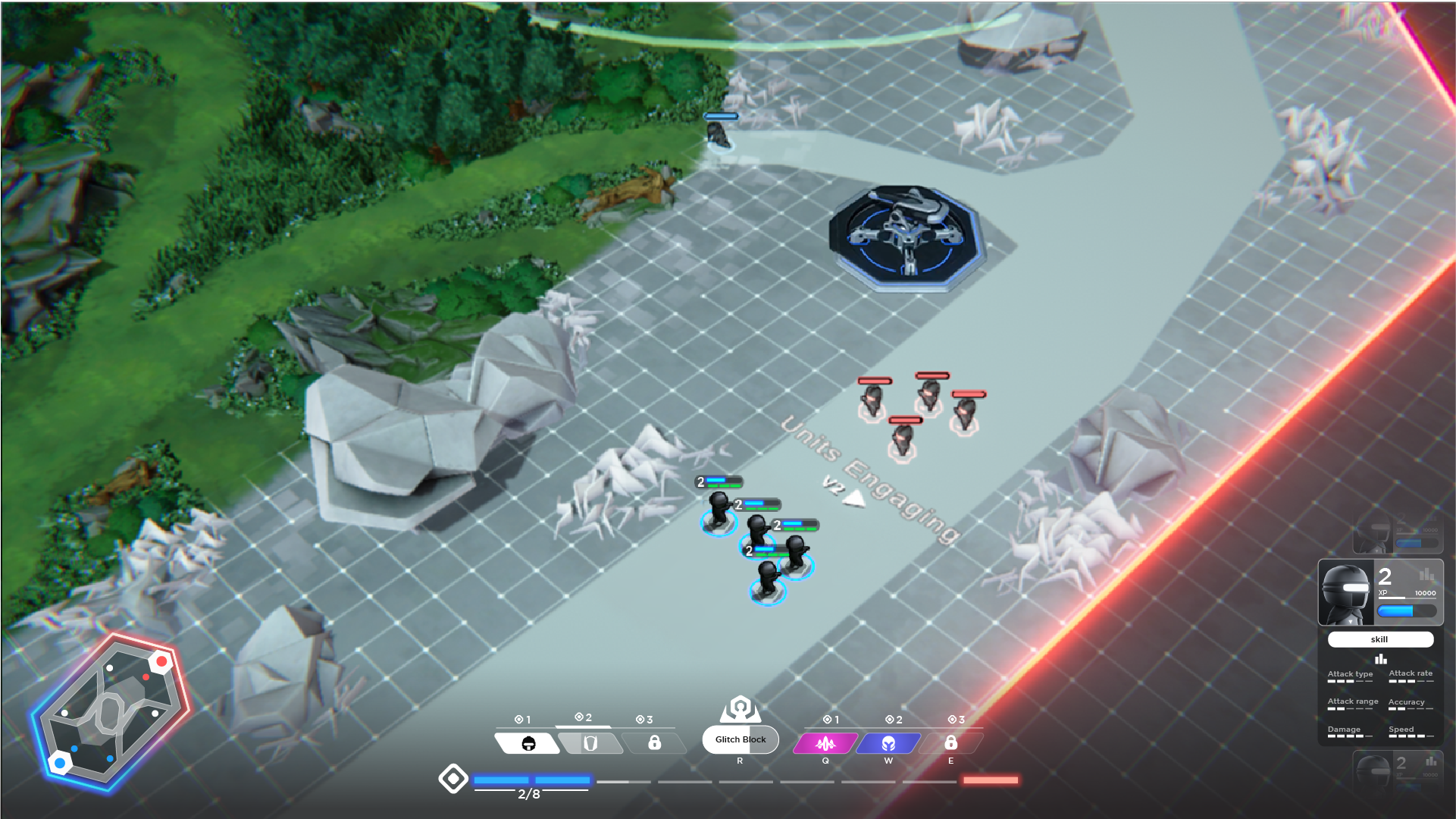Trigger the blue helmet W ability
Image resolution: width=1456 pixels, height=819 pixels.
(888, 743)
